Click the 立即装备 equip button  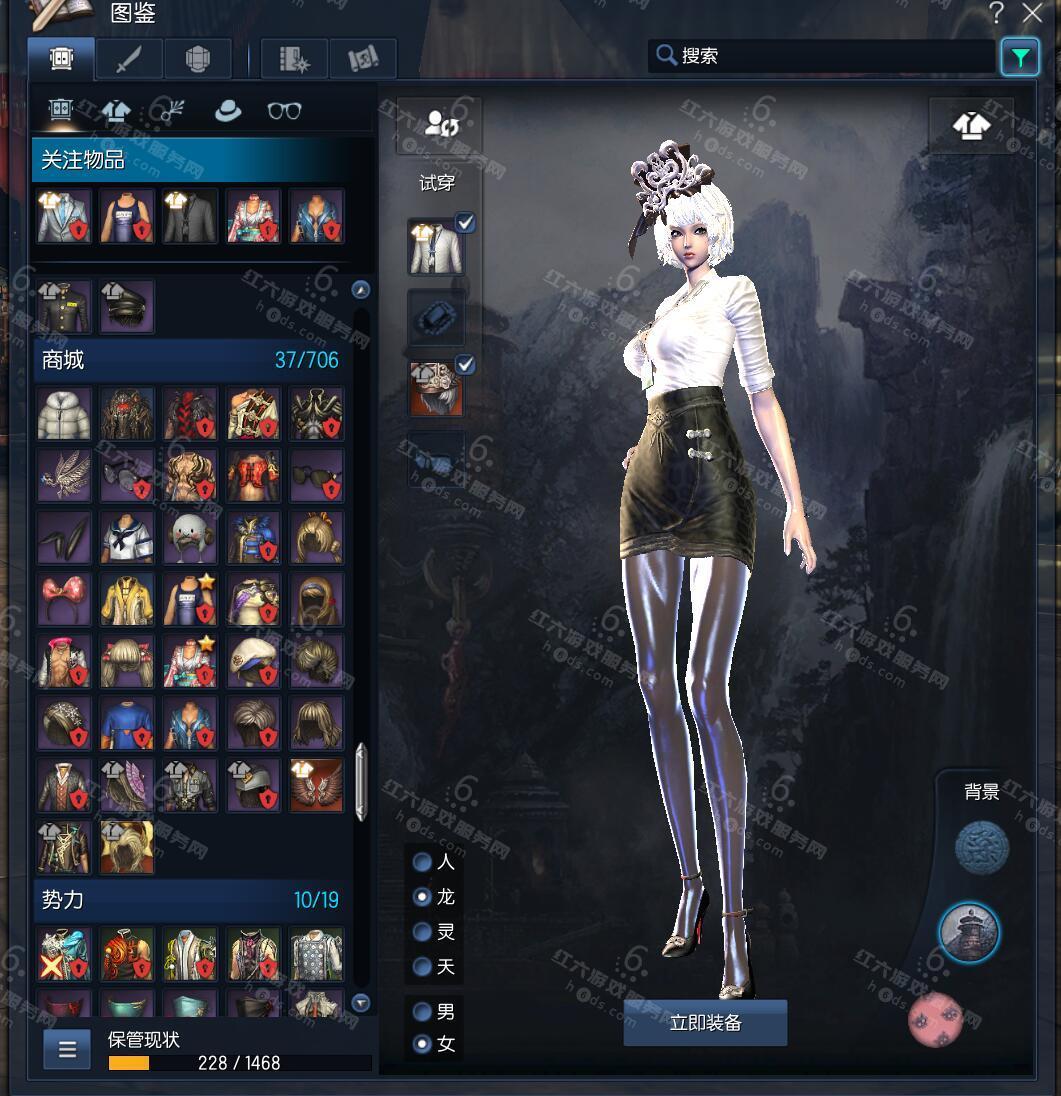coord(705,1023)
